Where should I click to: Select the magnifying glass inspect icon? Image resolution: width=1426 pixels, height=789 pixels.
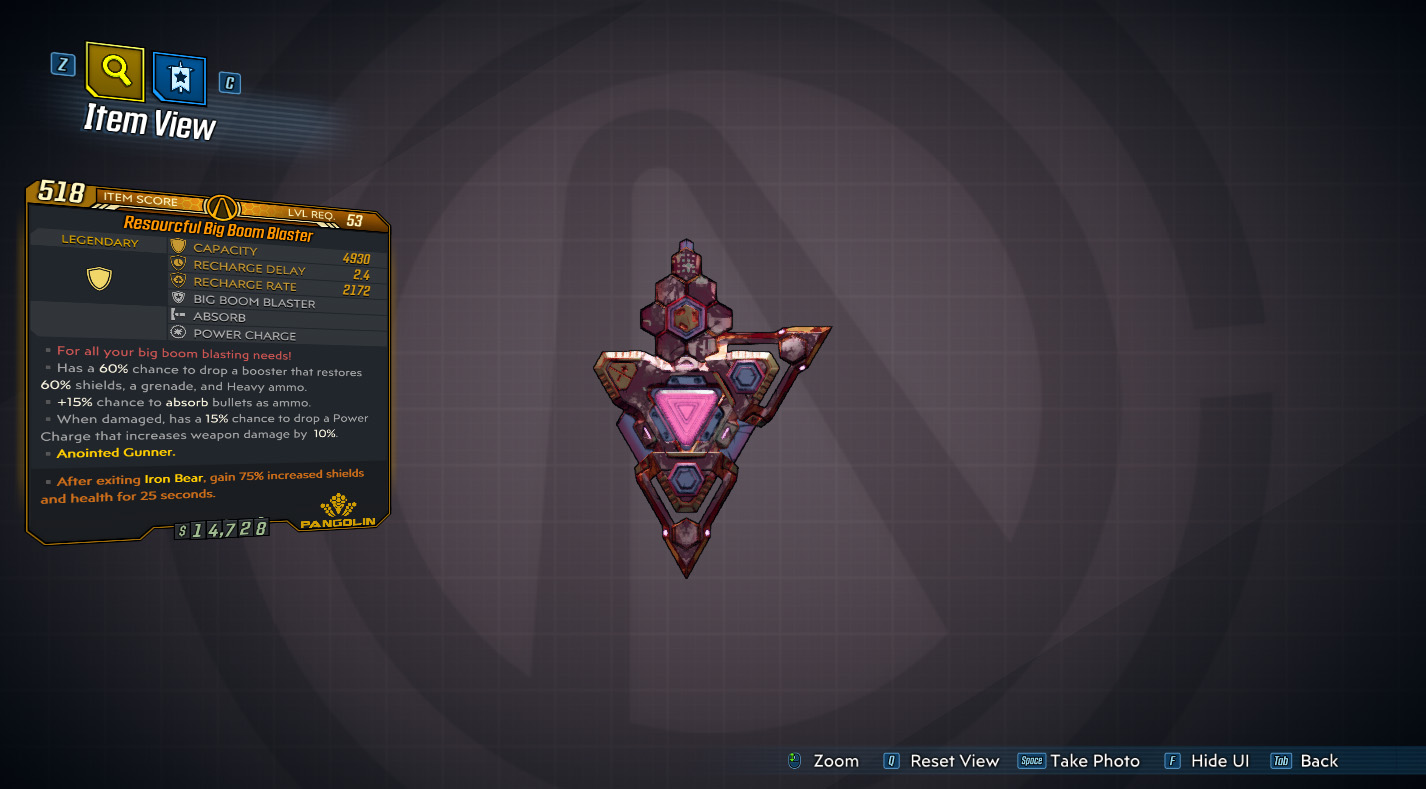pos(113,69)
